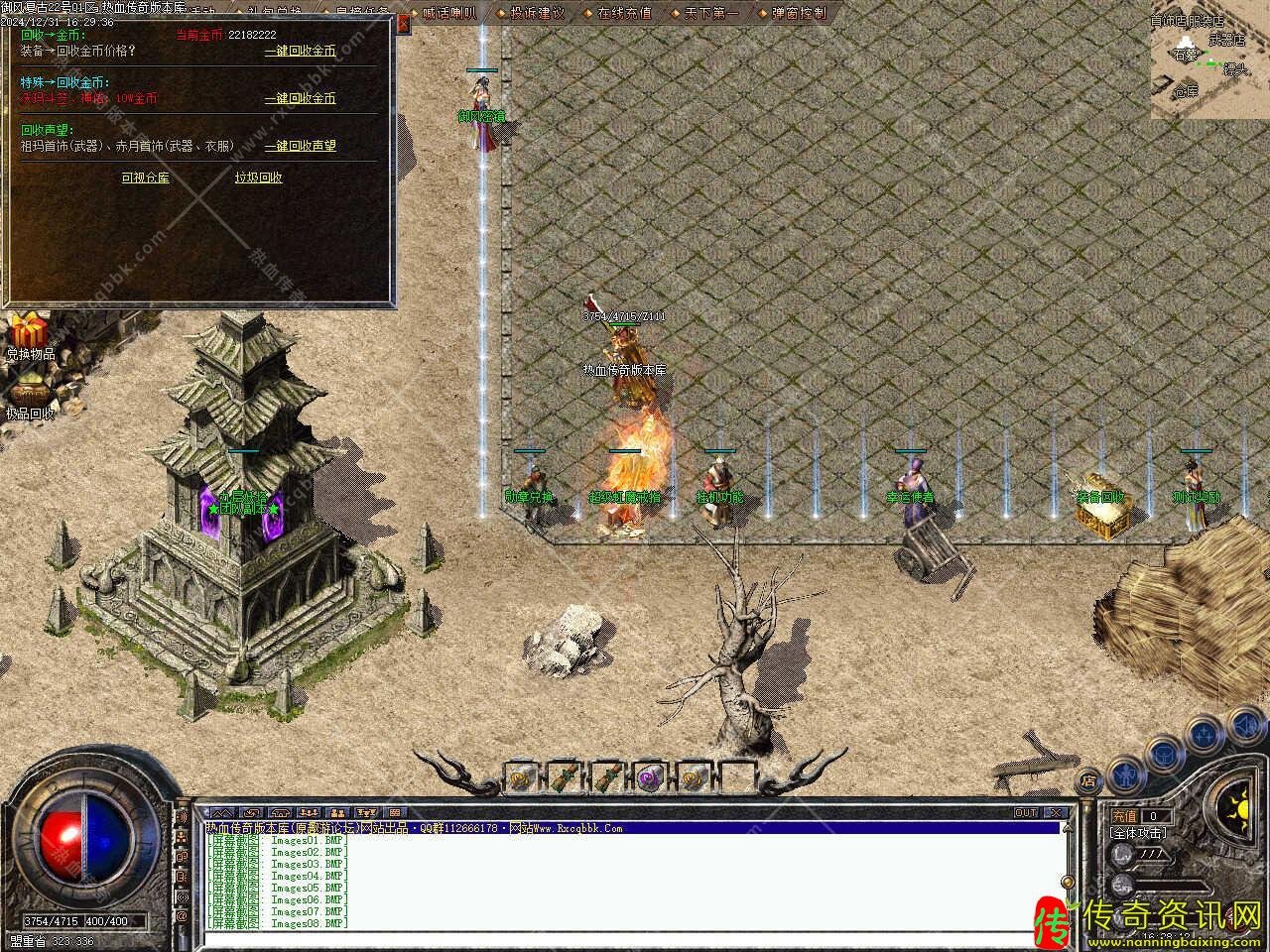Click the OUT button above the chat

coord(1026,812)
